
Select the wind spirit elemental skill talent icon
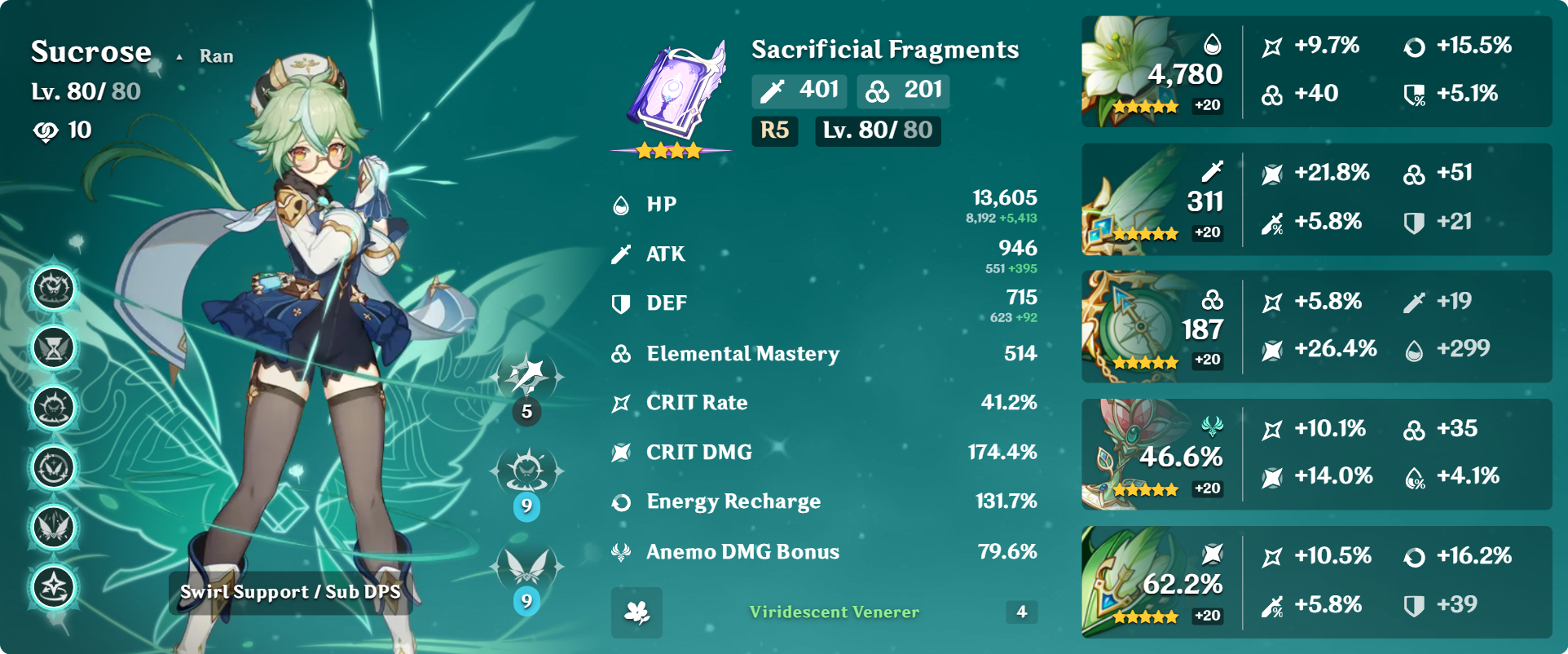526,471
